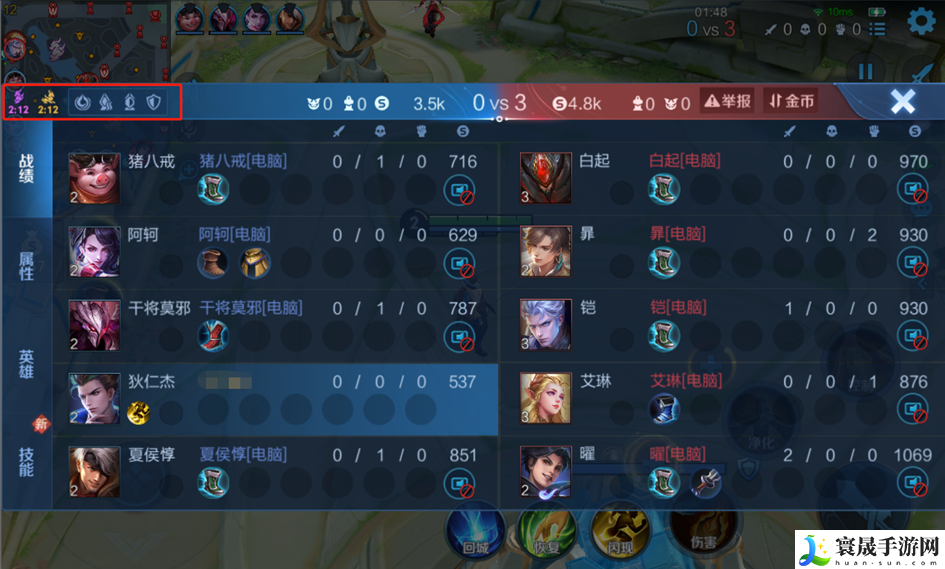Select 艾琳's hero portrait
This screenshot has height=569, width=945.
[x=546, y=398]
